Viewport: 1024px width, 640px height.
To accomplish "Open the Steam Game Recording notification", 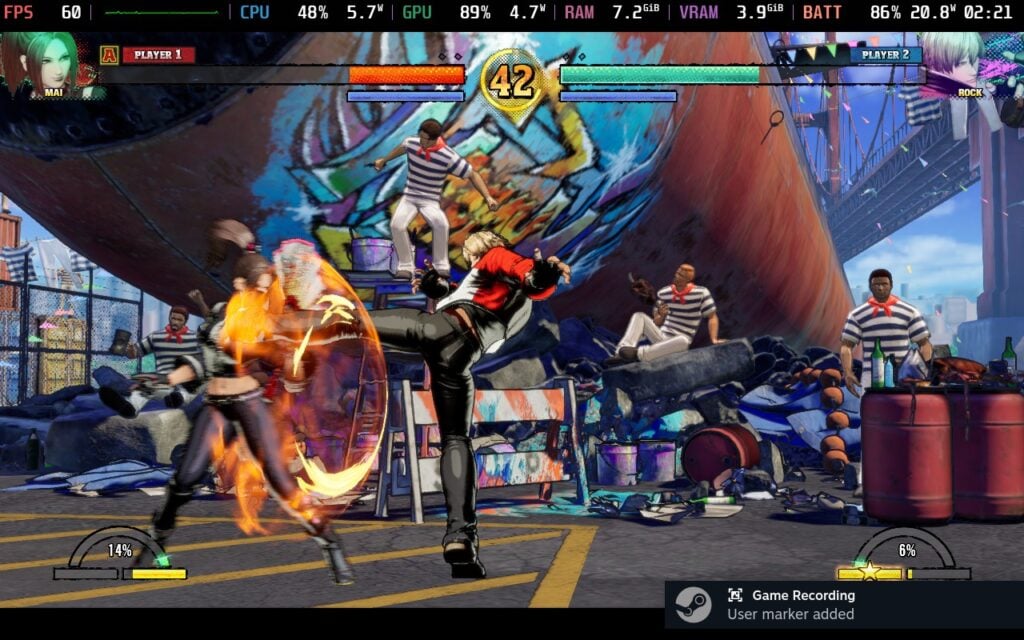I will (843, 604).
